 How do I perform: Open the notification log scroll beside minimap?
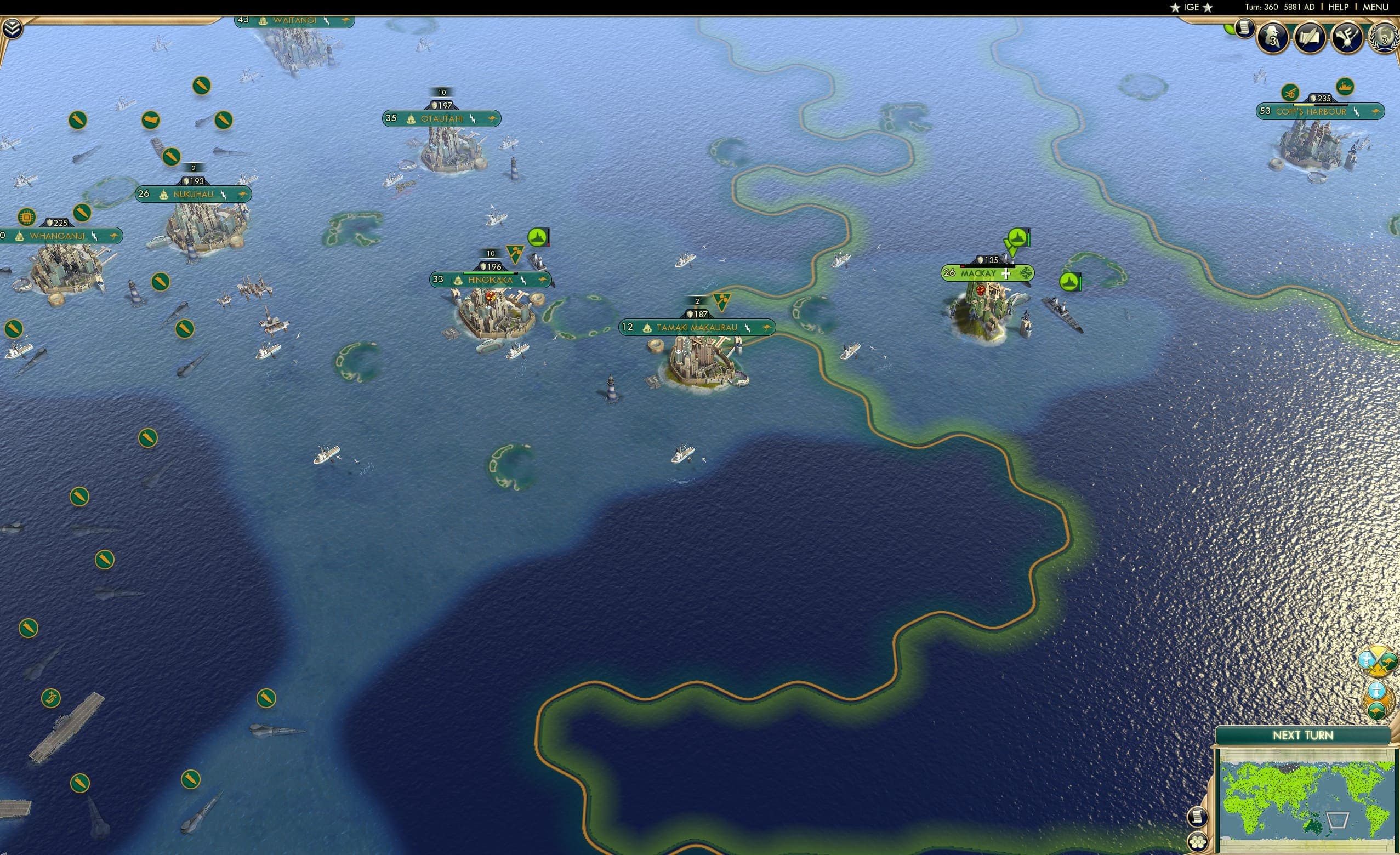1198,817
